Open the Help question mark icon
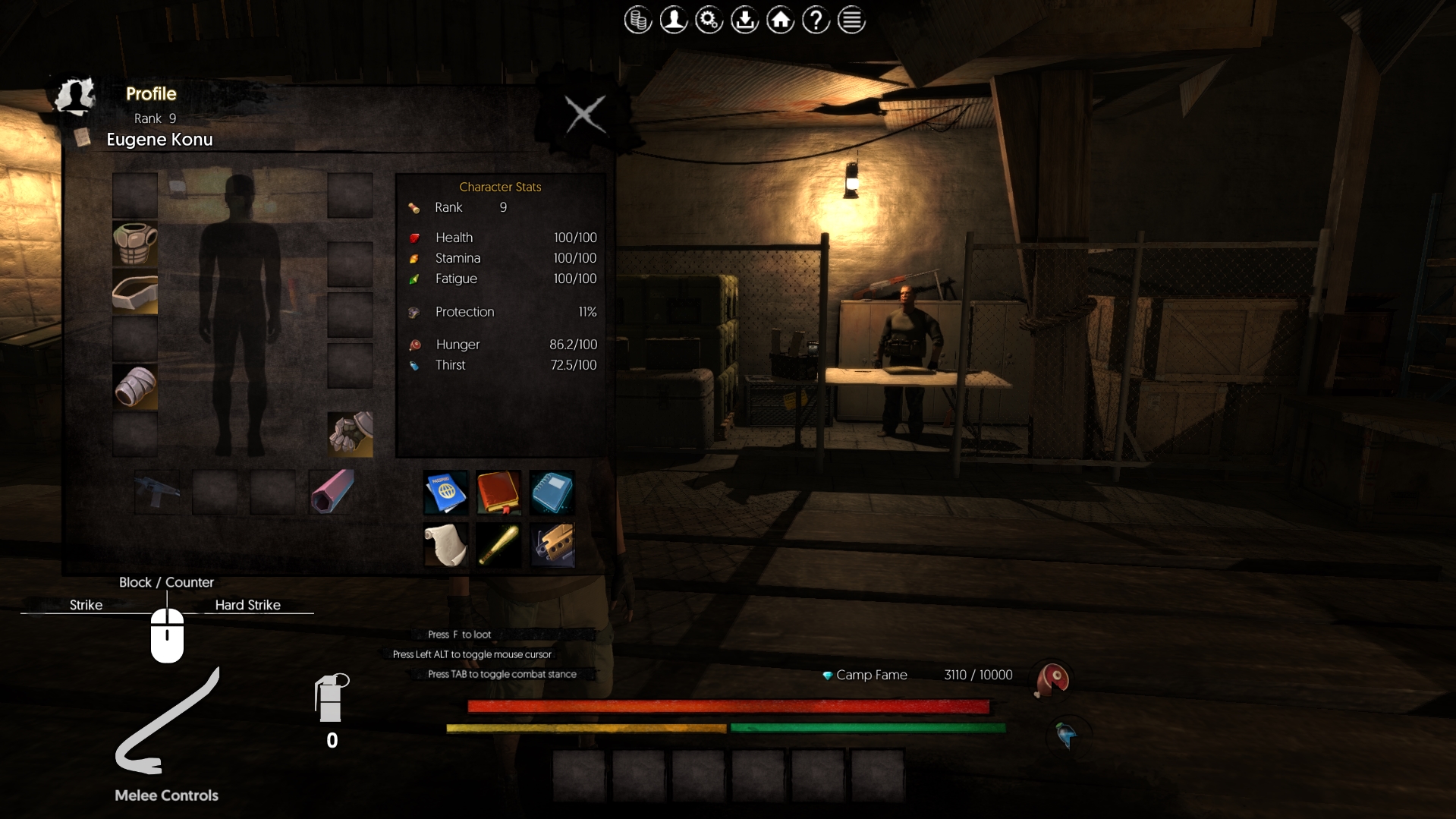The image size is (1456, 819). coord(816,20)
